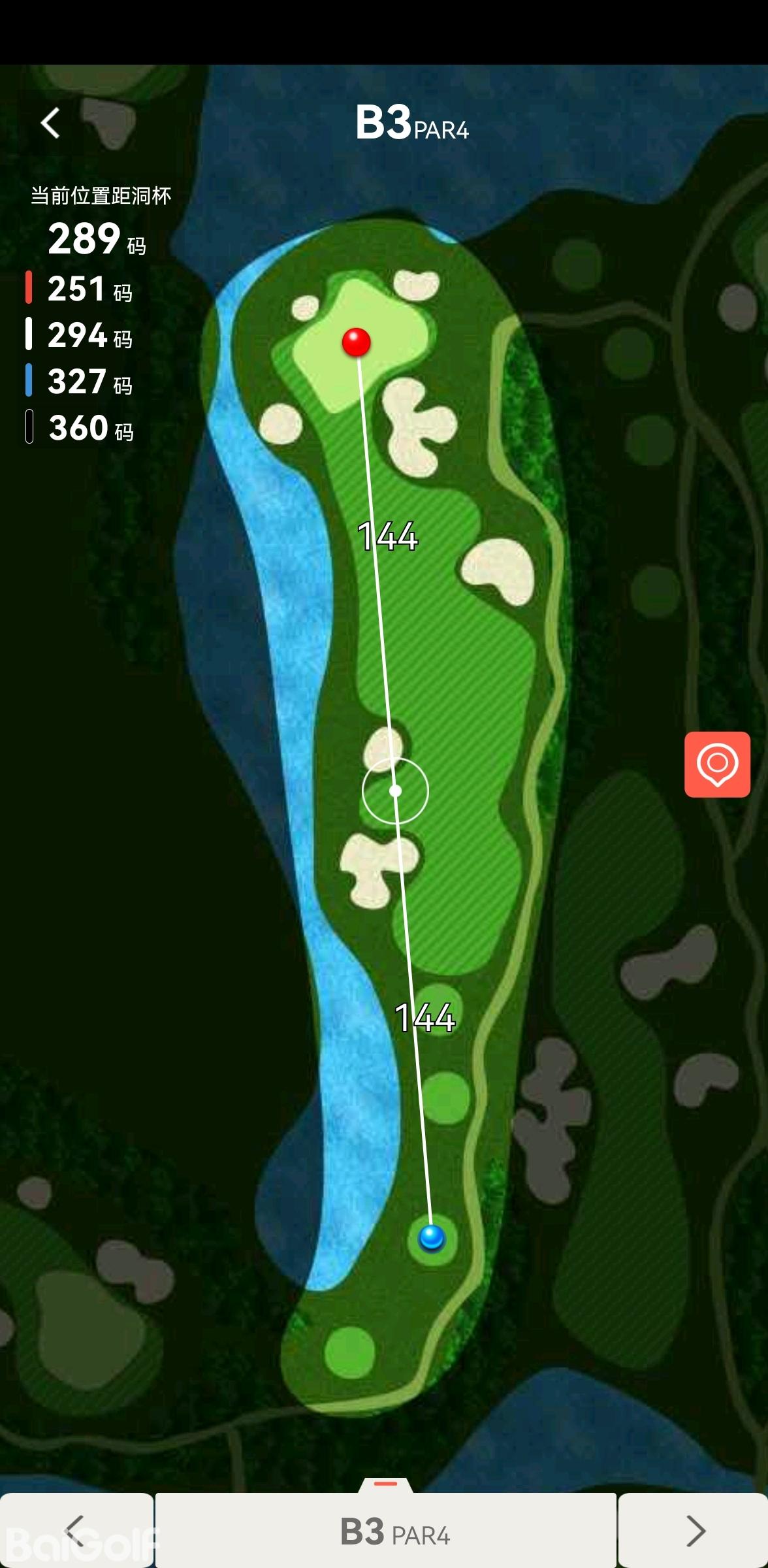
Task: Go to the previous hole
Action: 76,1531
